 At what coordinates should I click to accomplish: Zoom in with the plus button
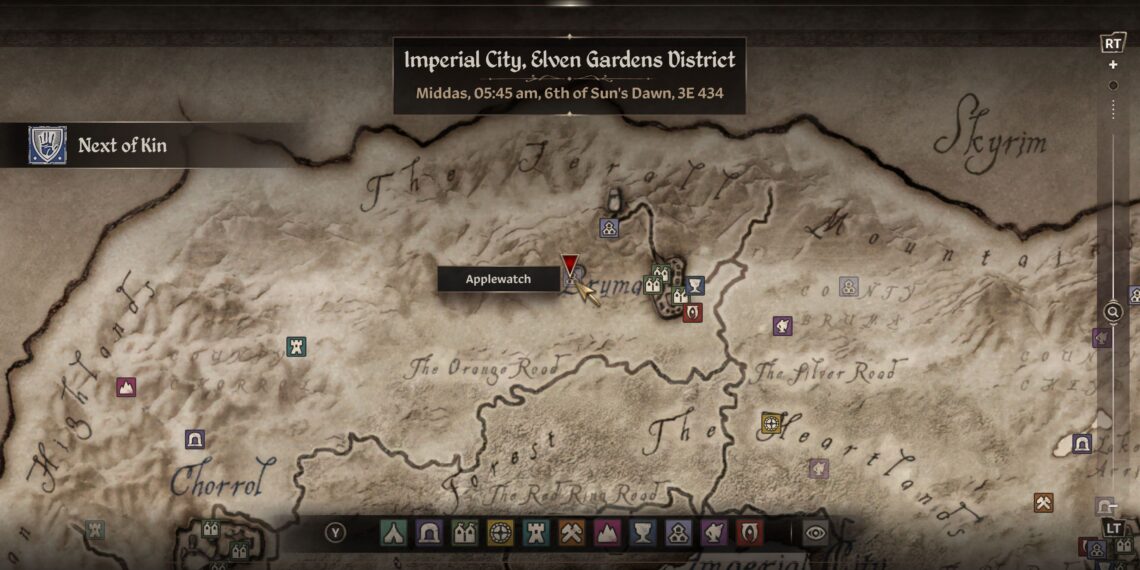click(1113, 65)
